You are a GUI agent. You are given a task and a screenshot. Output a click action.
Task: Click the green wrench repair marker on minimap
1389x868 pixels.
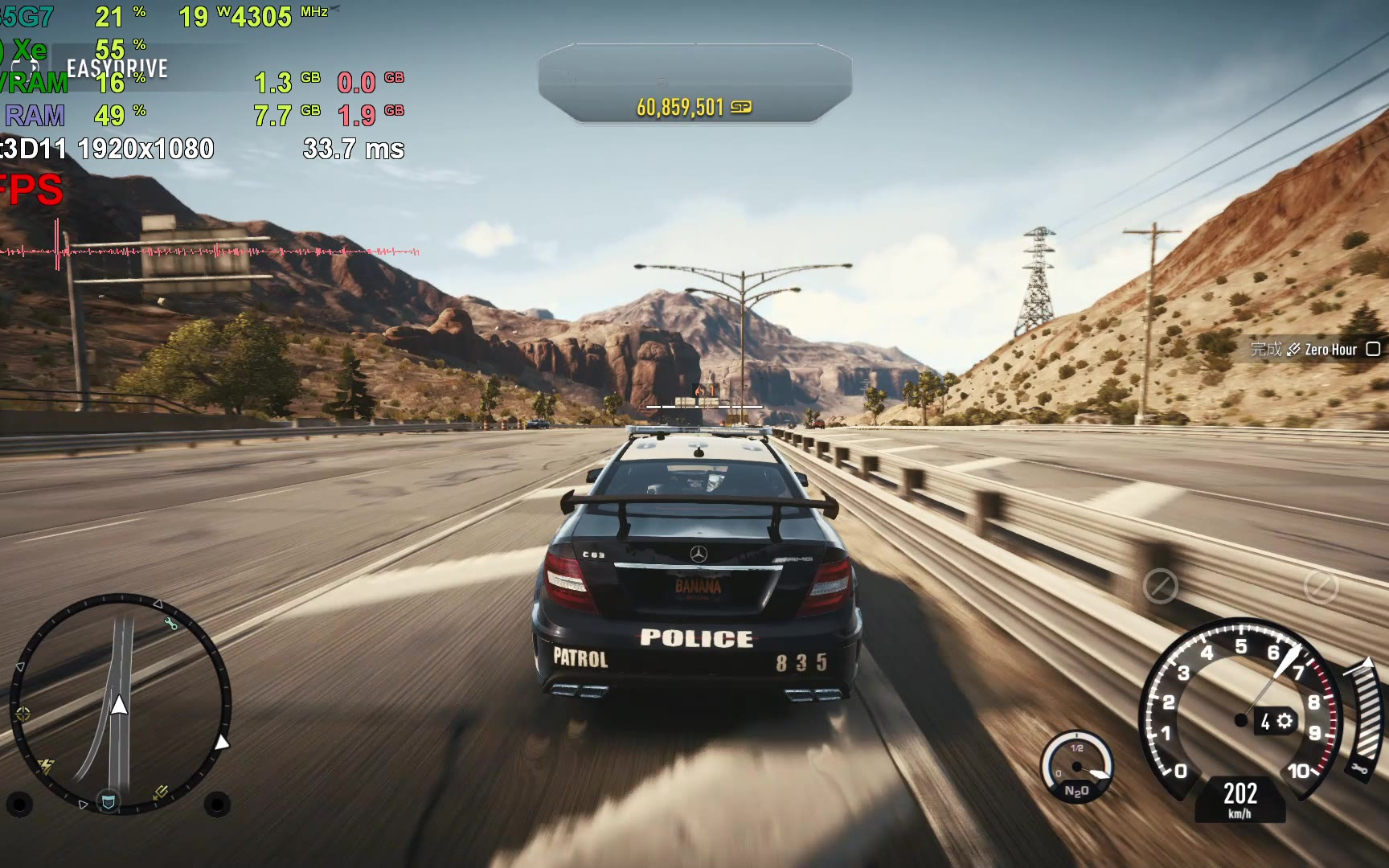point(170,623)
